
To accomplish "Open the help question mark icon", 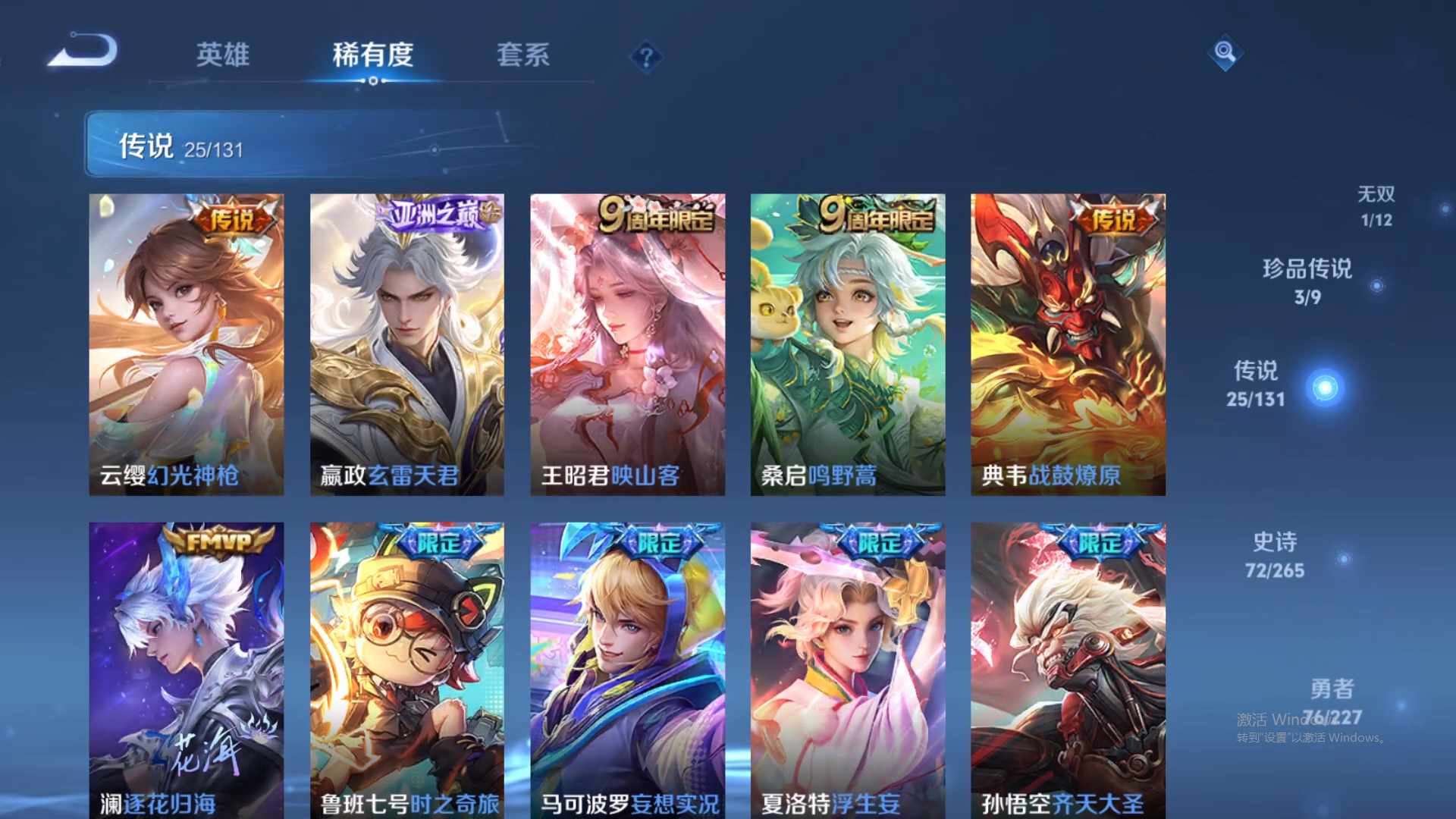I will [x=644, y=57].
